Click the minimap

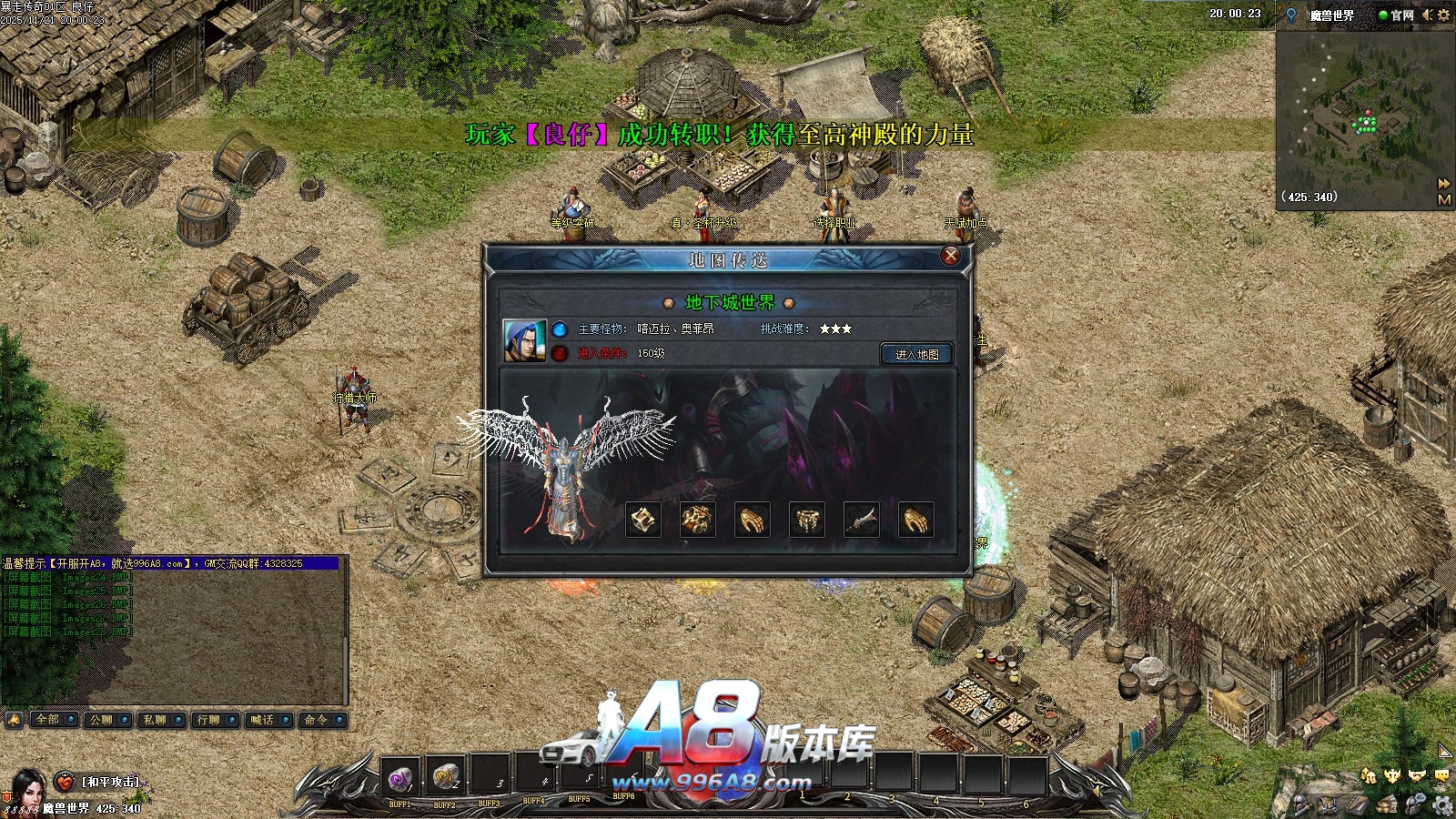click(x=1356, y=118)
